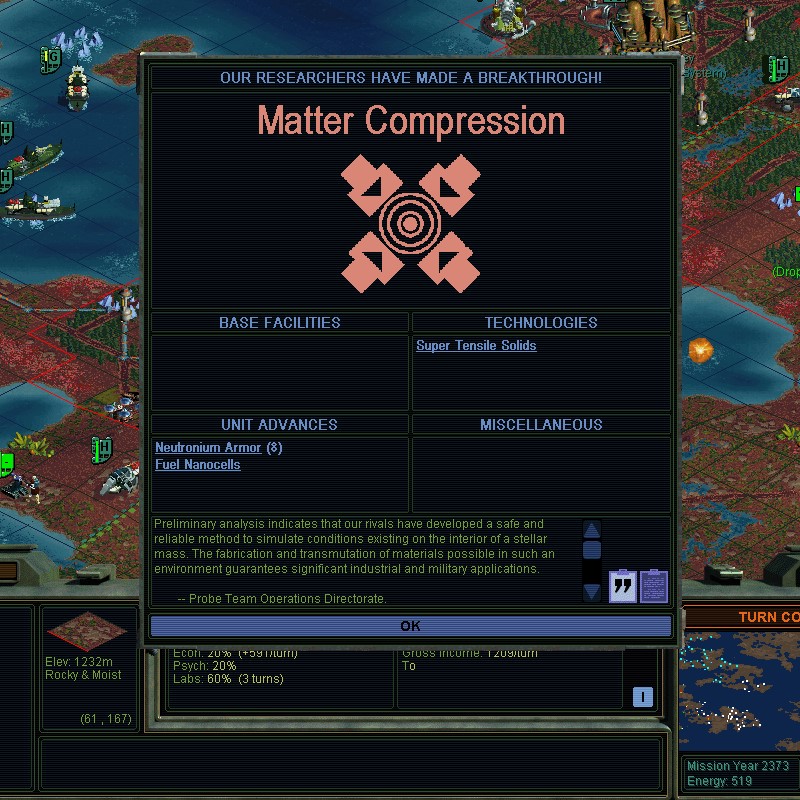Viewport: 800px width, 800px height.
Task: Show the quotation clipboard view
Action: 623,585
